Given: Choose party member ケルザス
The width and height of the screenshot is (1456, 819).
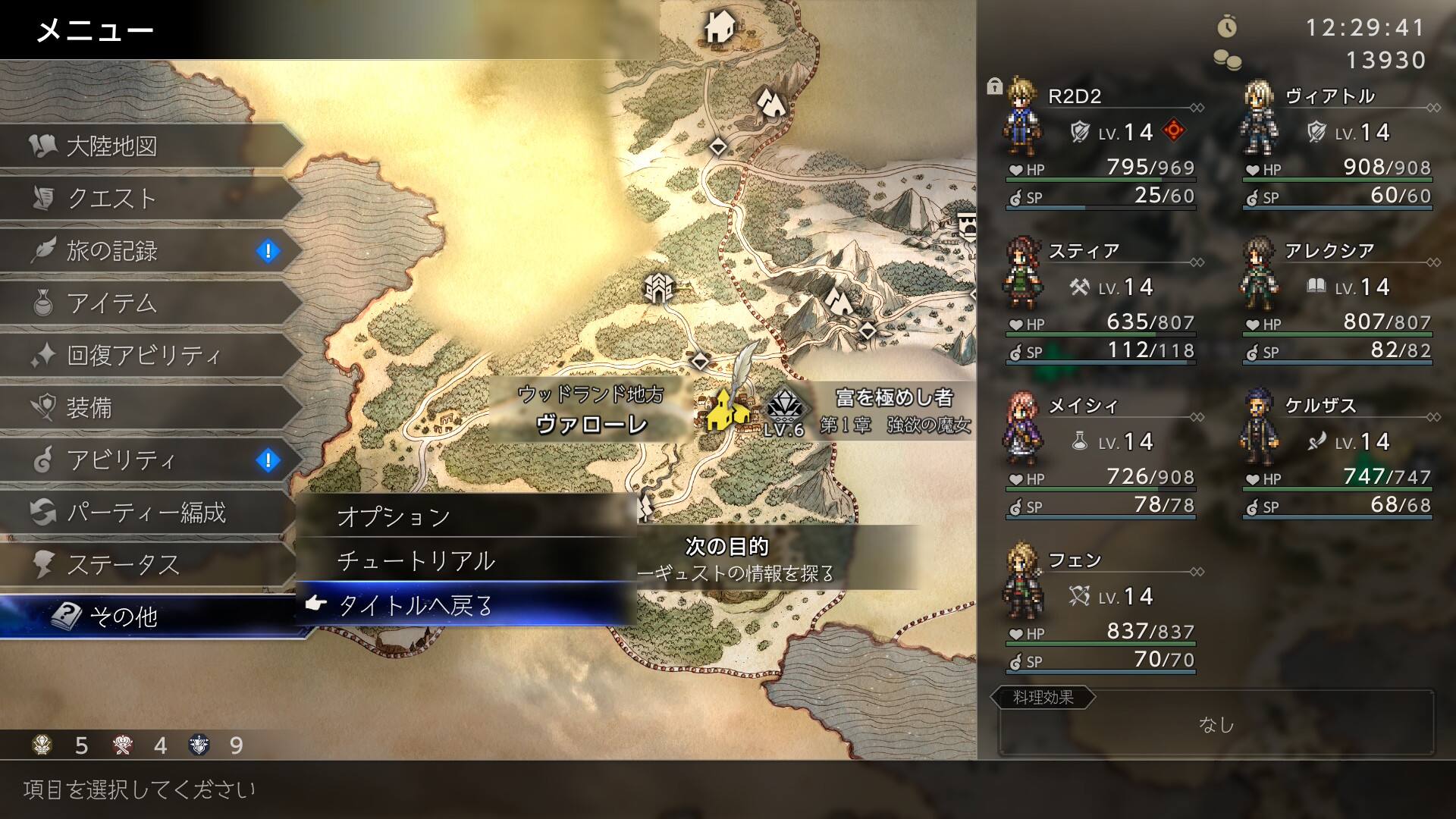Looking at the screenshot, I should (1336, 453).
